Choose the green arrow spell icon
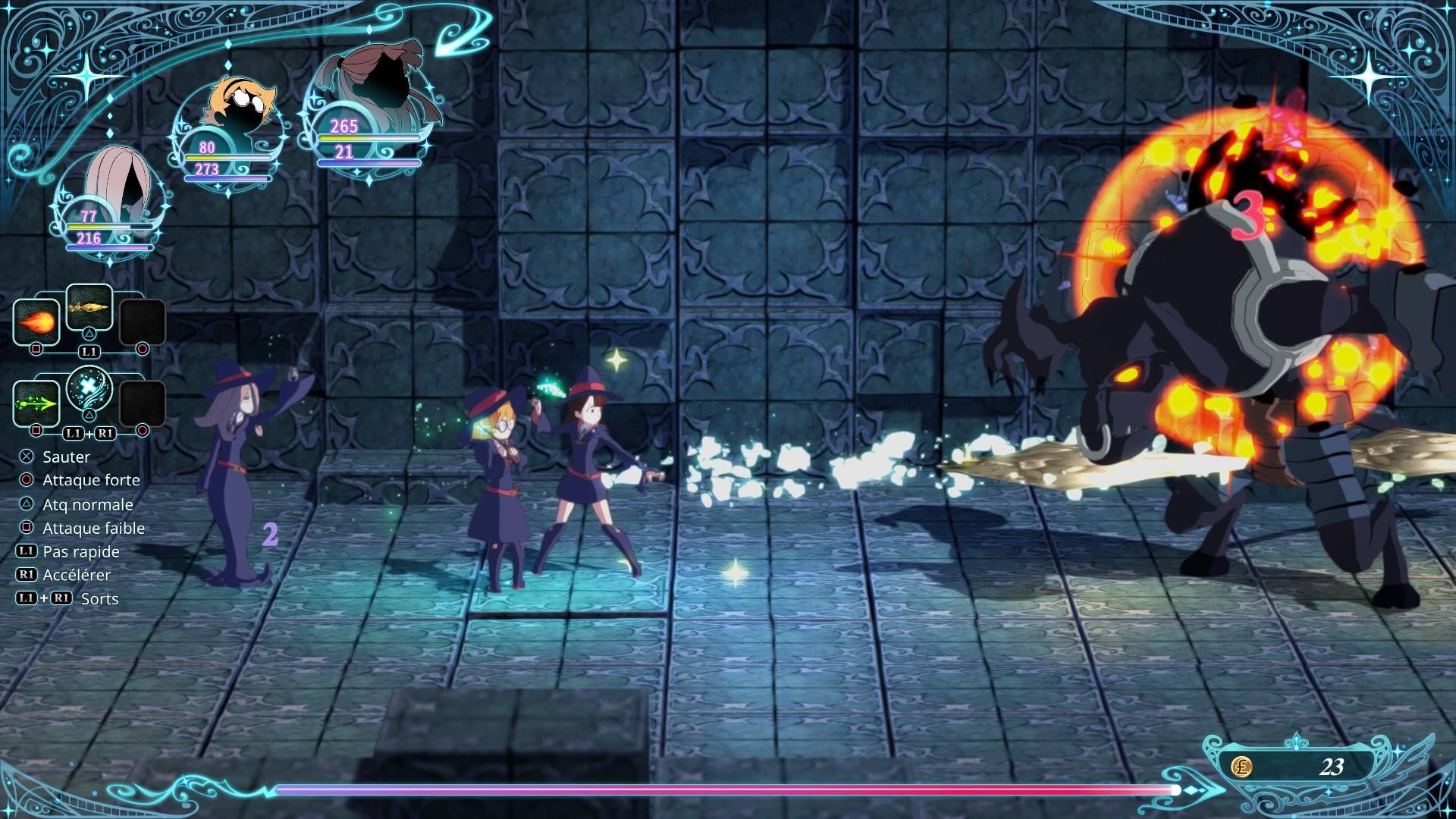The image size is (1456, 819). 36,403
